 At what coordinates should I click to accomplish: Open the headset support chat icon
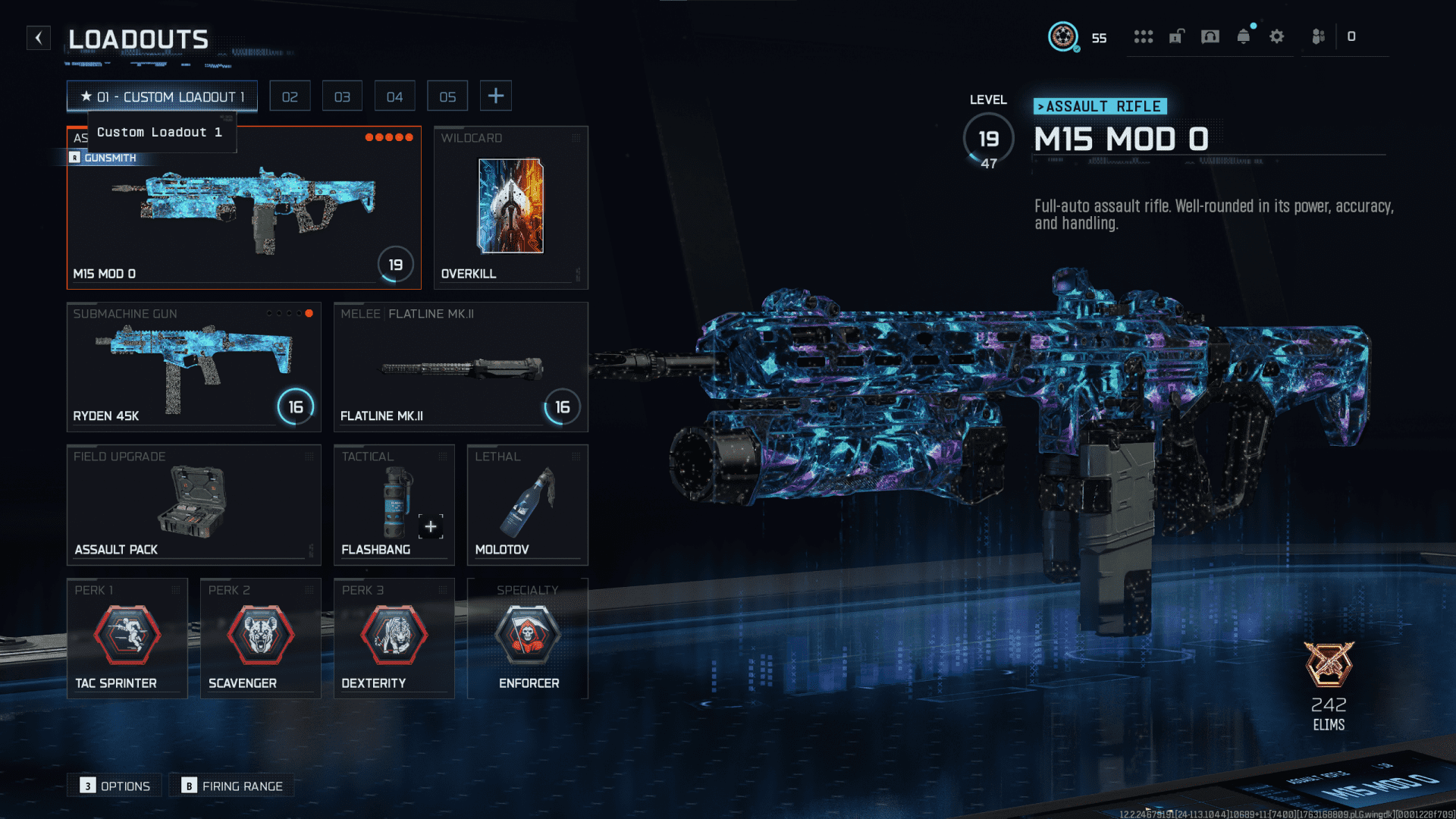1210,36
